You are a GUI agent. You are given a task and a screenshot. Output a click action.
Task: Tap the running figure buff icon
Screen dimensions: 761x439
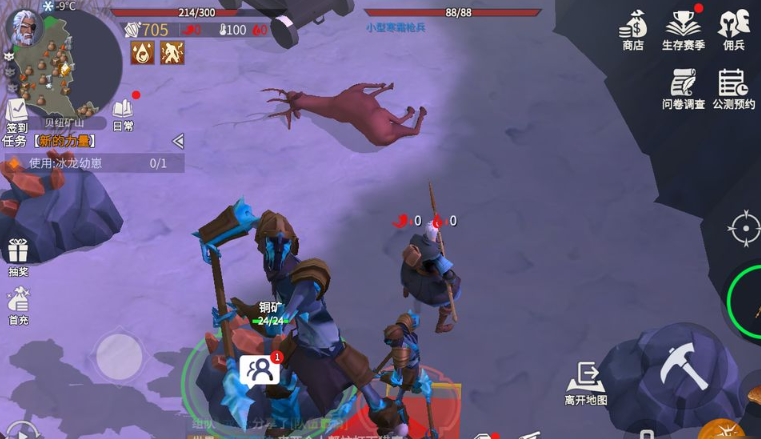[x=172, y=52]
